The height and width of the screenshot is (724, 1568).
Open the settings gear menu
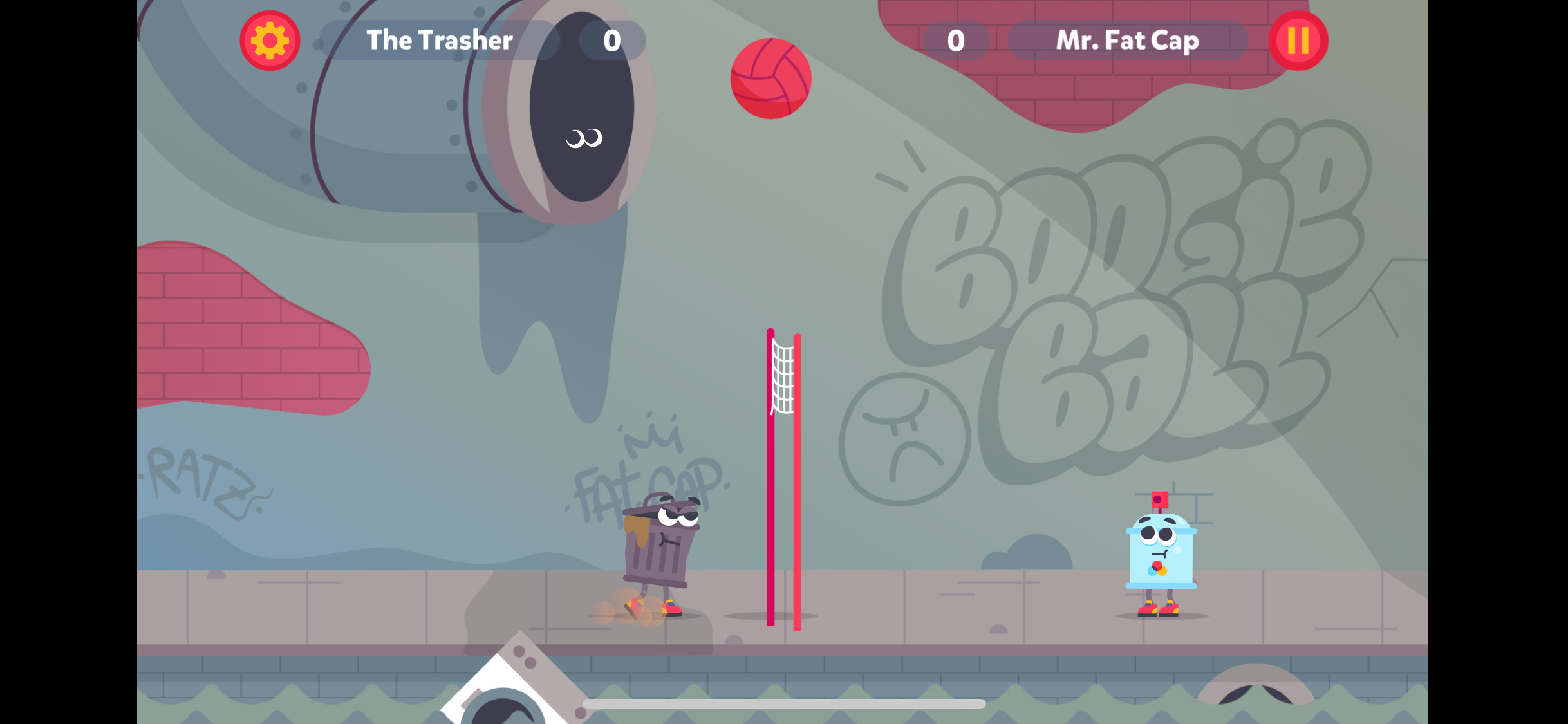270,40
